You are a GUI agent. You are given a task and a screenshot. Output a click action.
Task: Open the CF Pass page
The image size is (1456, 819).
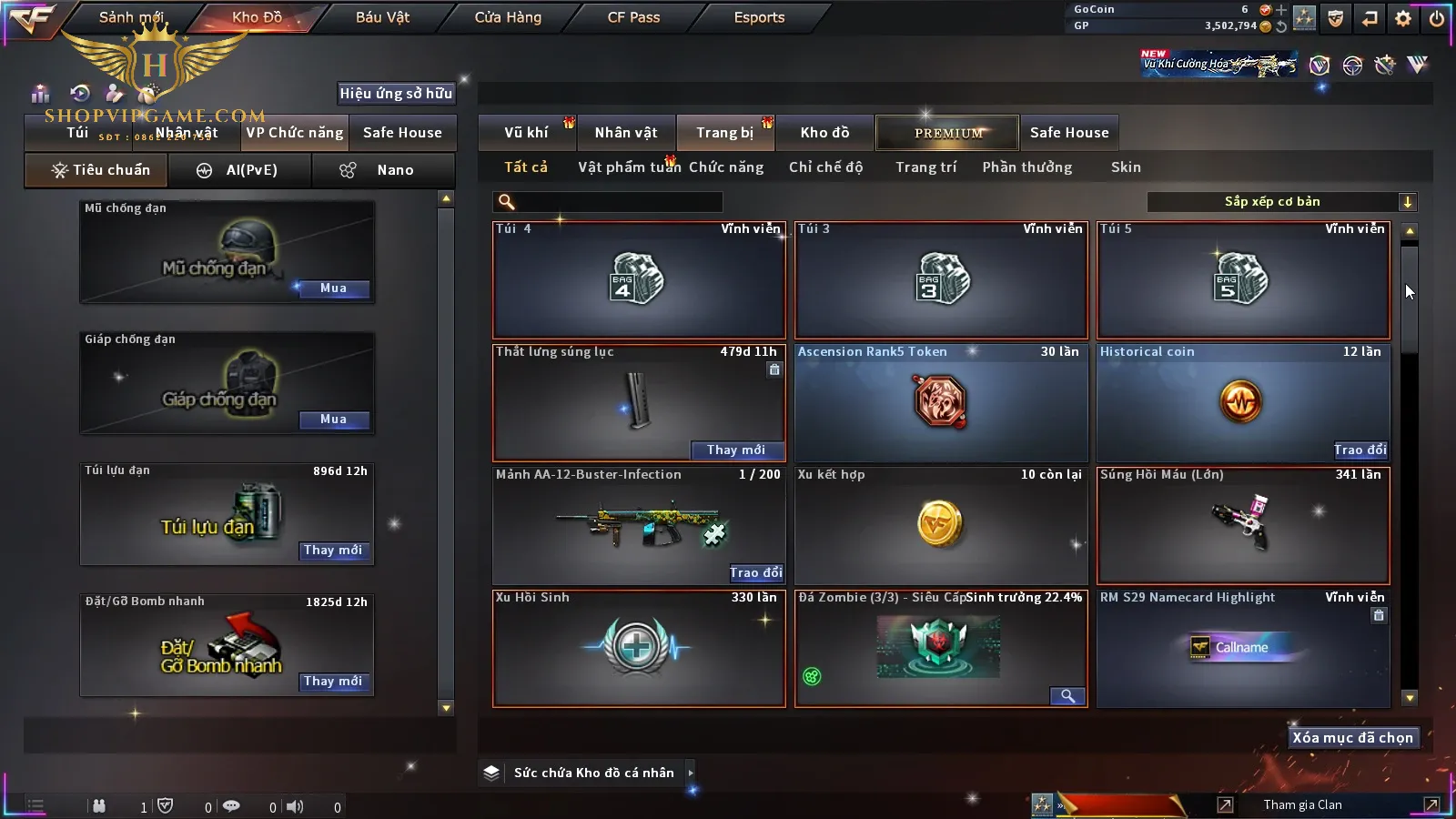633,17
